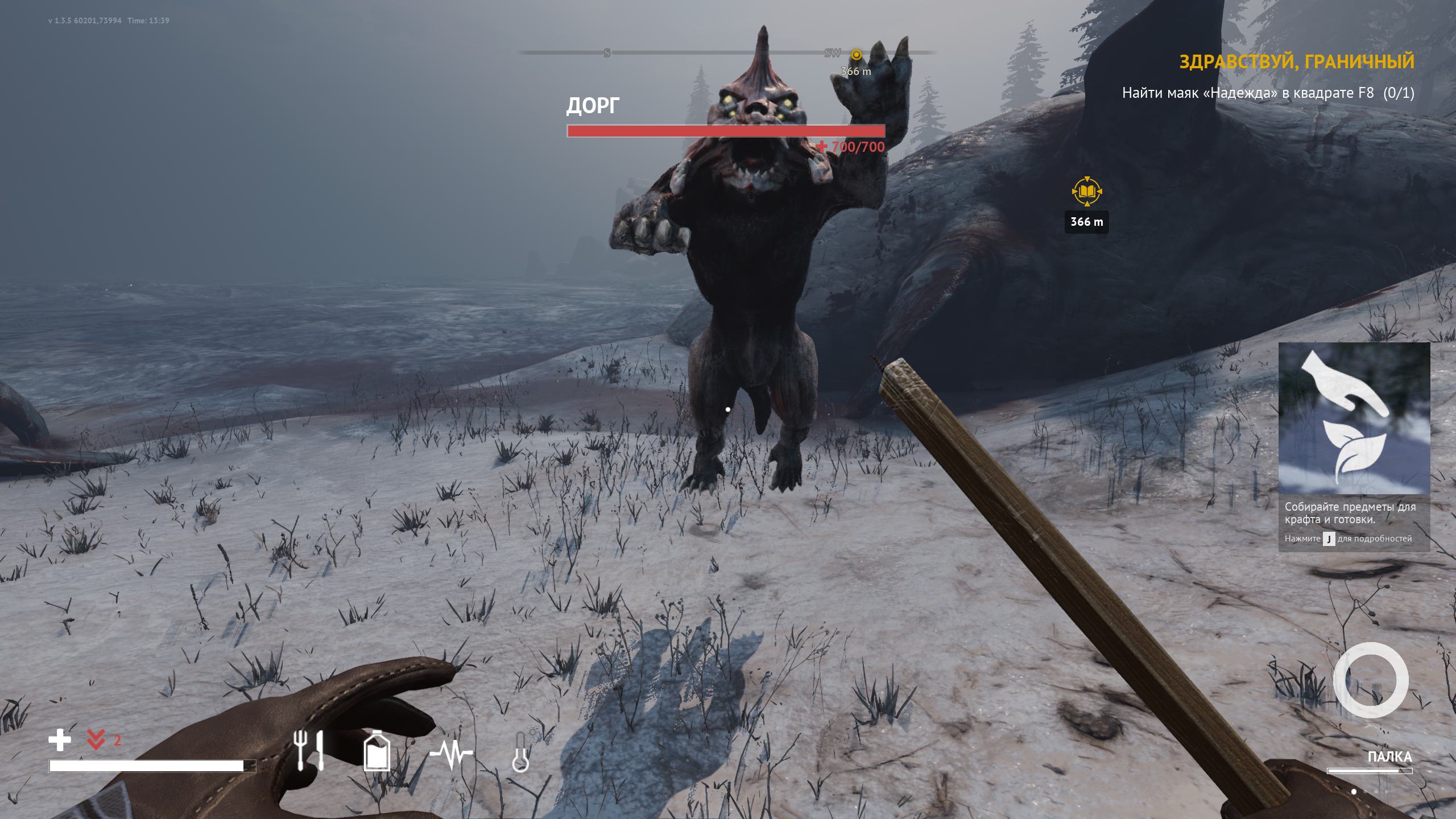Select the red downward chevrons debuff icon

coord(96,739)
